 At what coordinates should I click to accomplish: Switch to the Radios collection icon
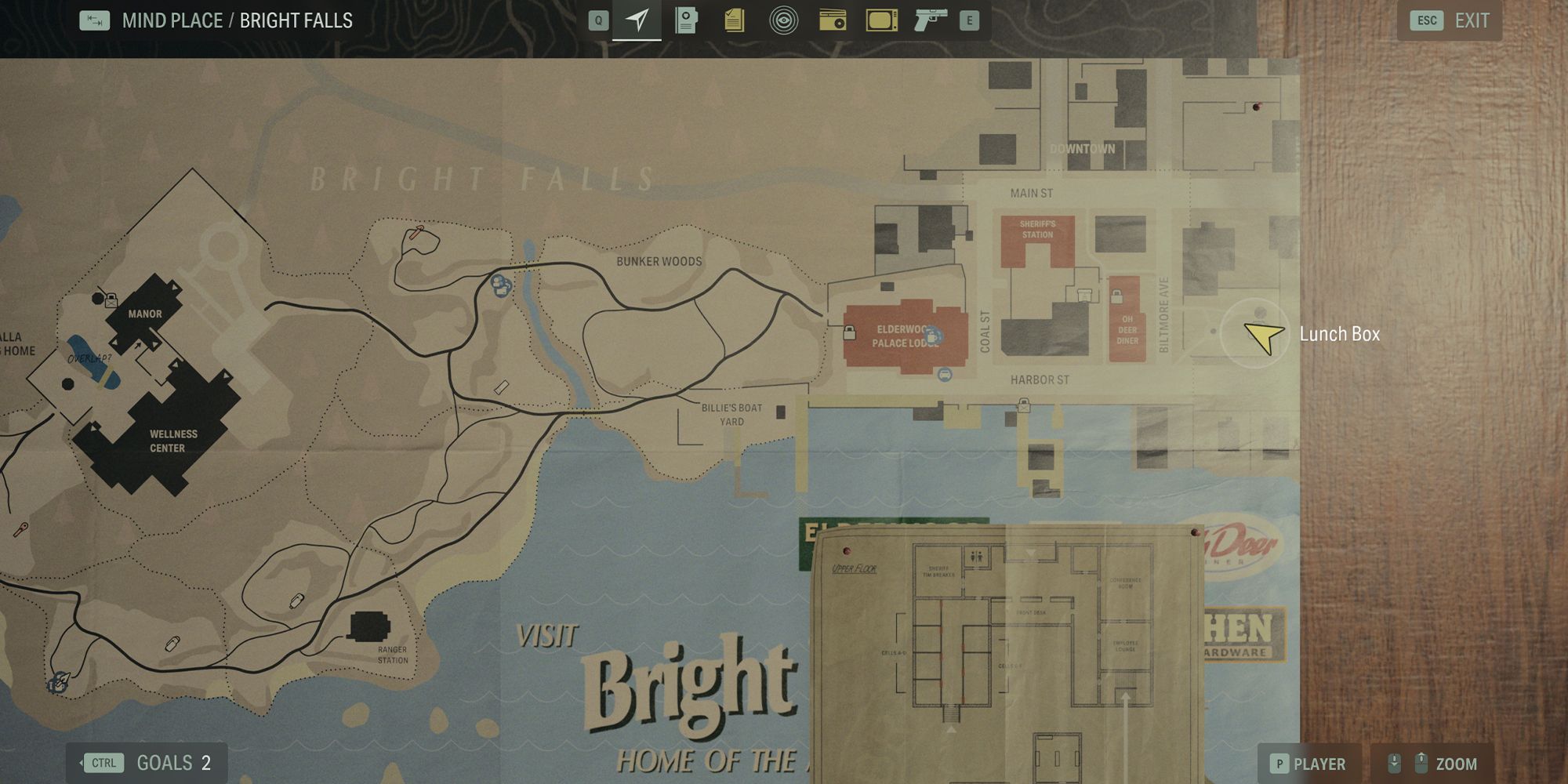(833, 20)
